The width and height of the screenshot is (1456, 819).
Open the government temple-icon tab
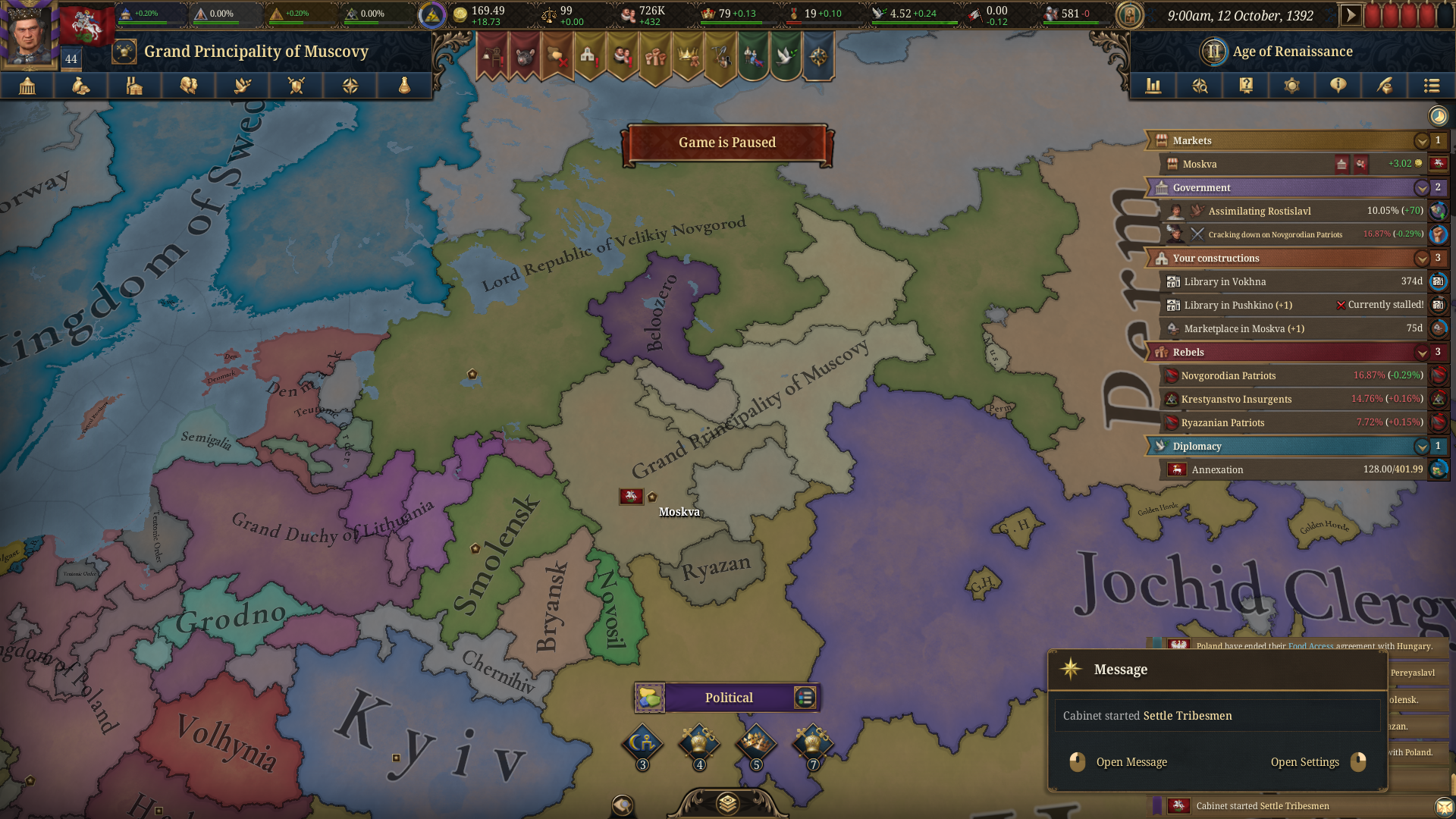point(27,86)
